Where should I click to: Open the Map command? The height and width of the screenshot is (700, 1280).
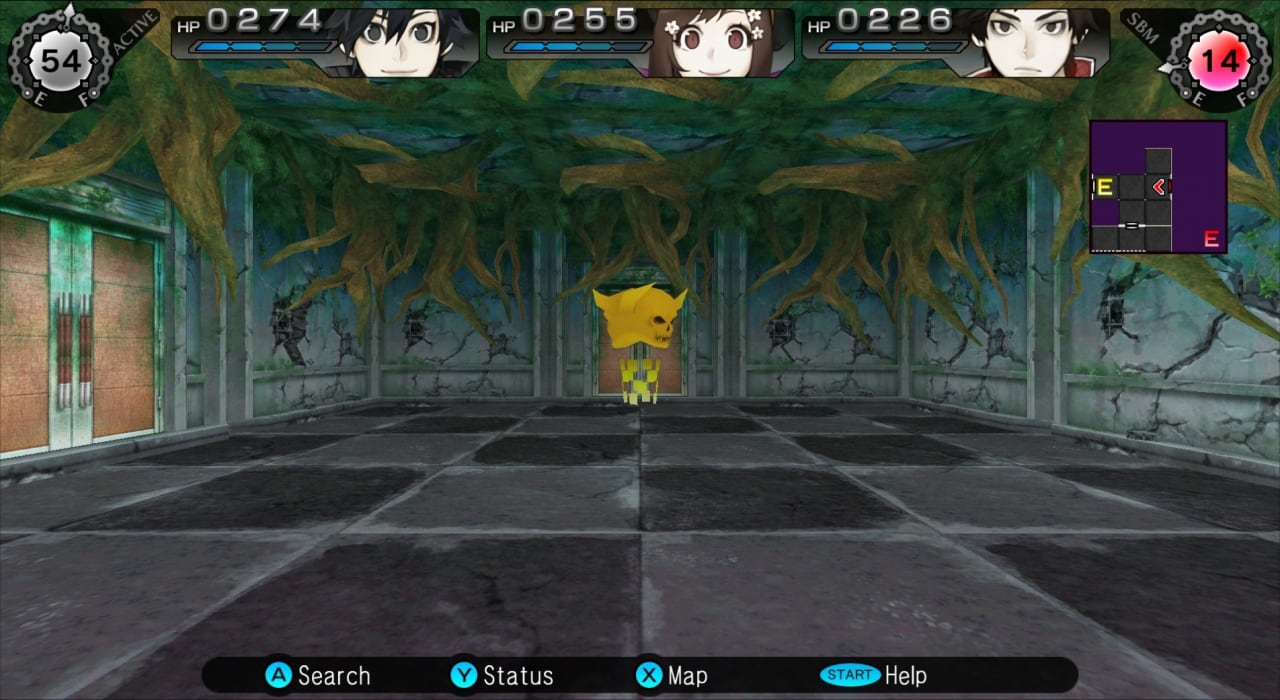(x=671, y=676)
